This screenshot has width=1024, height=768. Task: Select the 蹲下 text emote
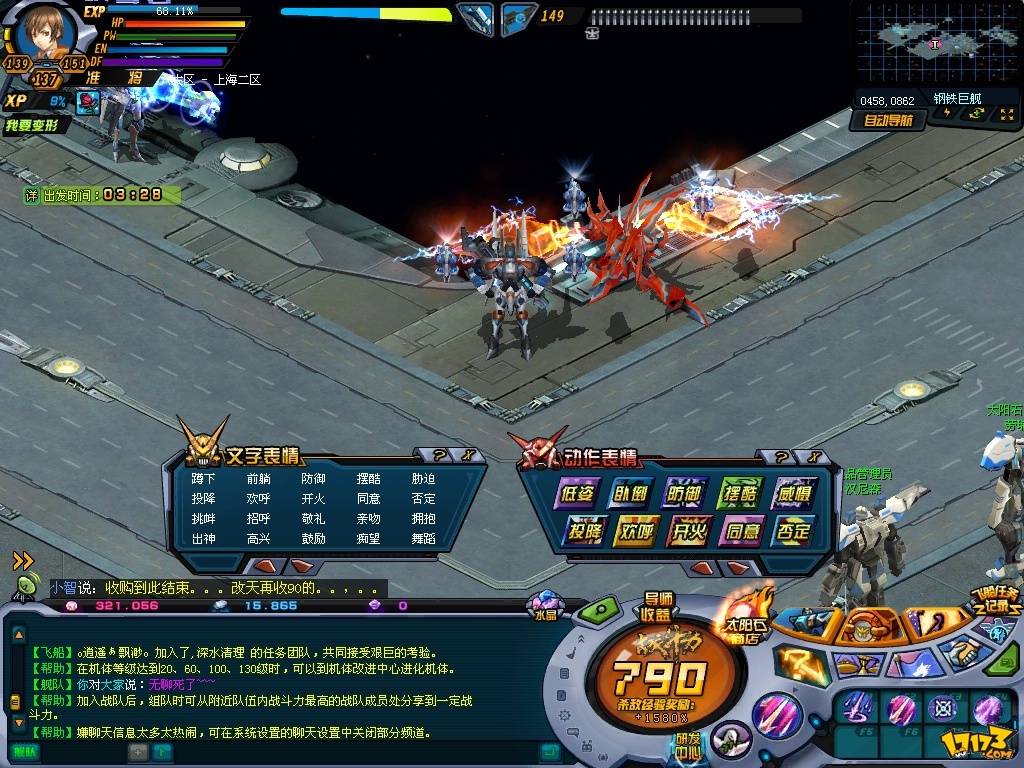203,479
